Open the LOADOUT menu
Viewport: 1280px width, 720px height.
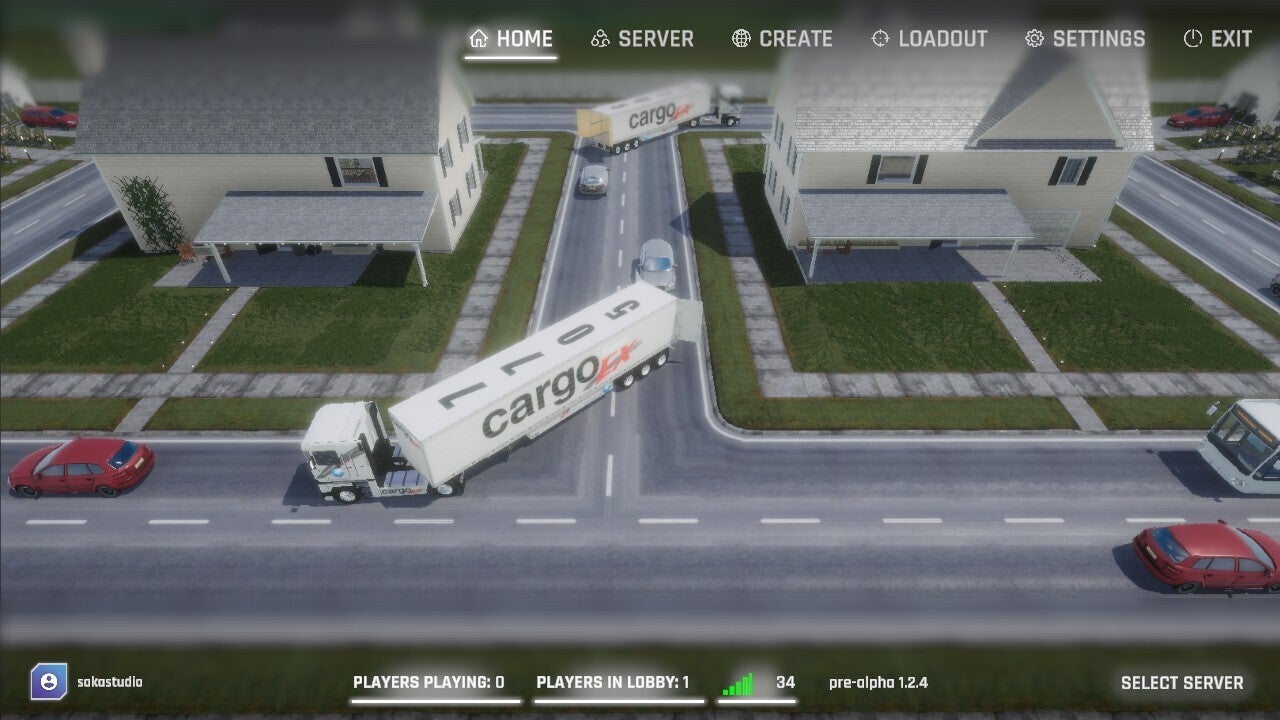(929, 39)
